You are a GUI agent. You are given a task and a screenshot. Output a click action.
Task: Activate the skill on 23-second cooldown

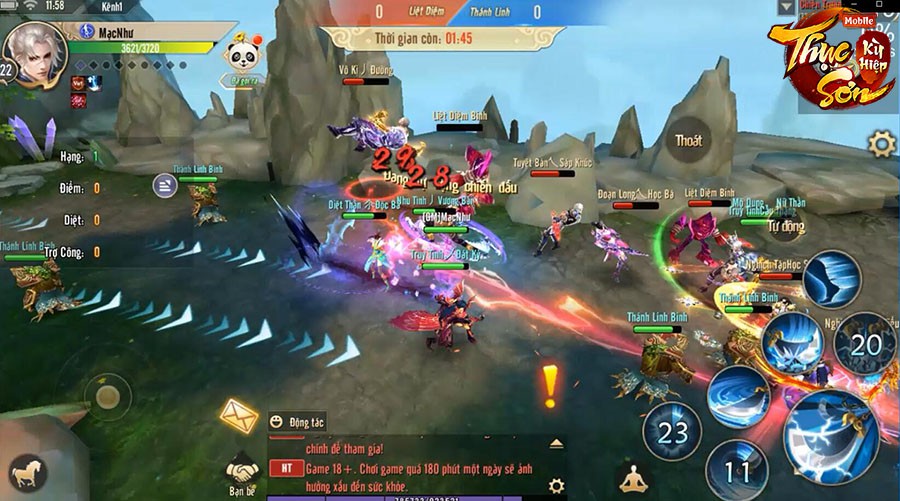(673, 432)
